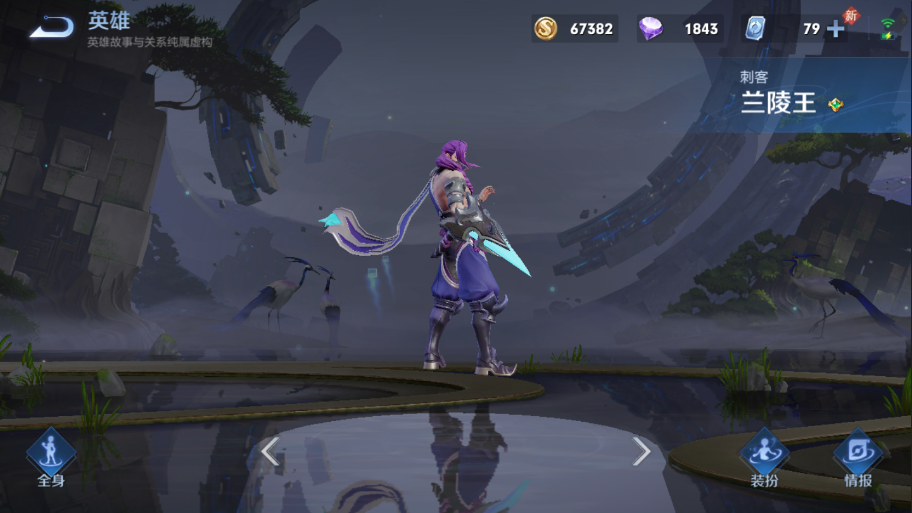
Task: Add more vouchers with the plus button
Action: pyautogui.click(x=836, y=29)
